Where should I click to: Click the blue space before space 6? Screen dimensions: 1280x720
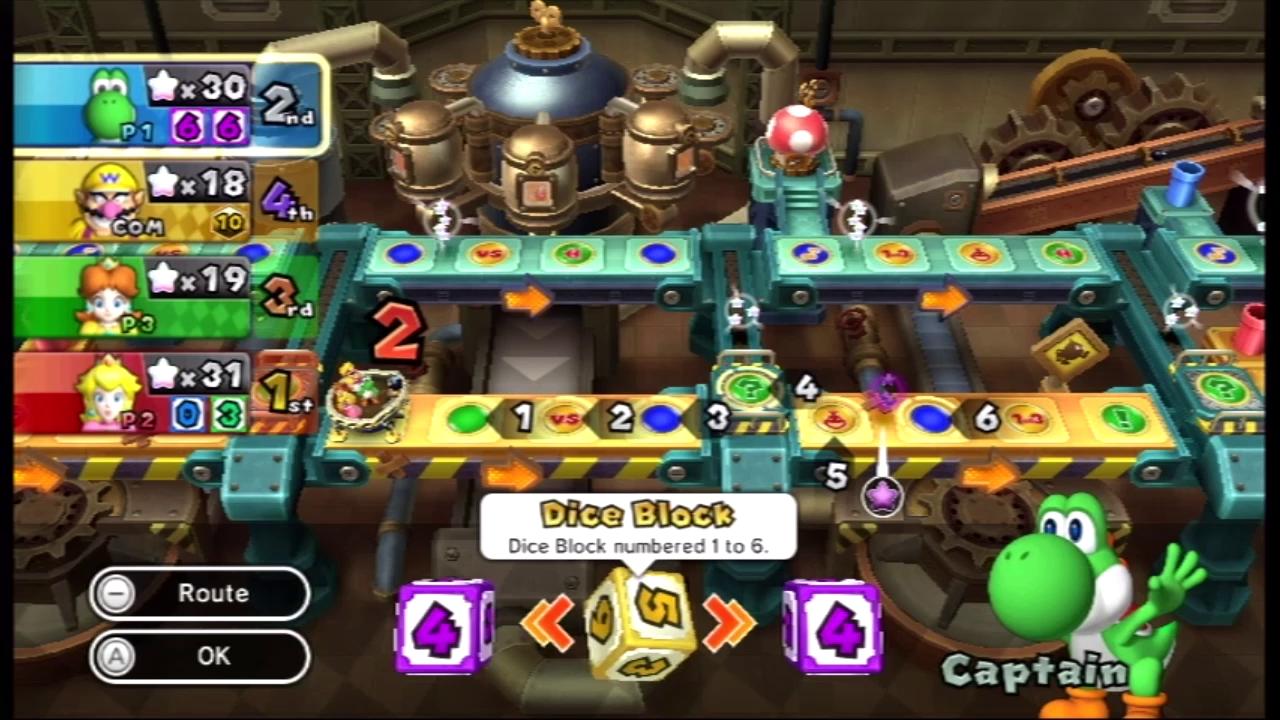928,418
